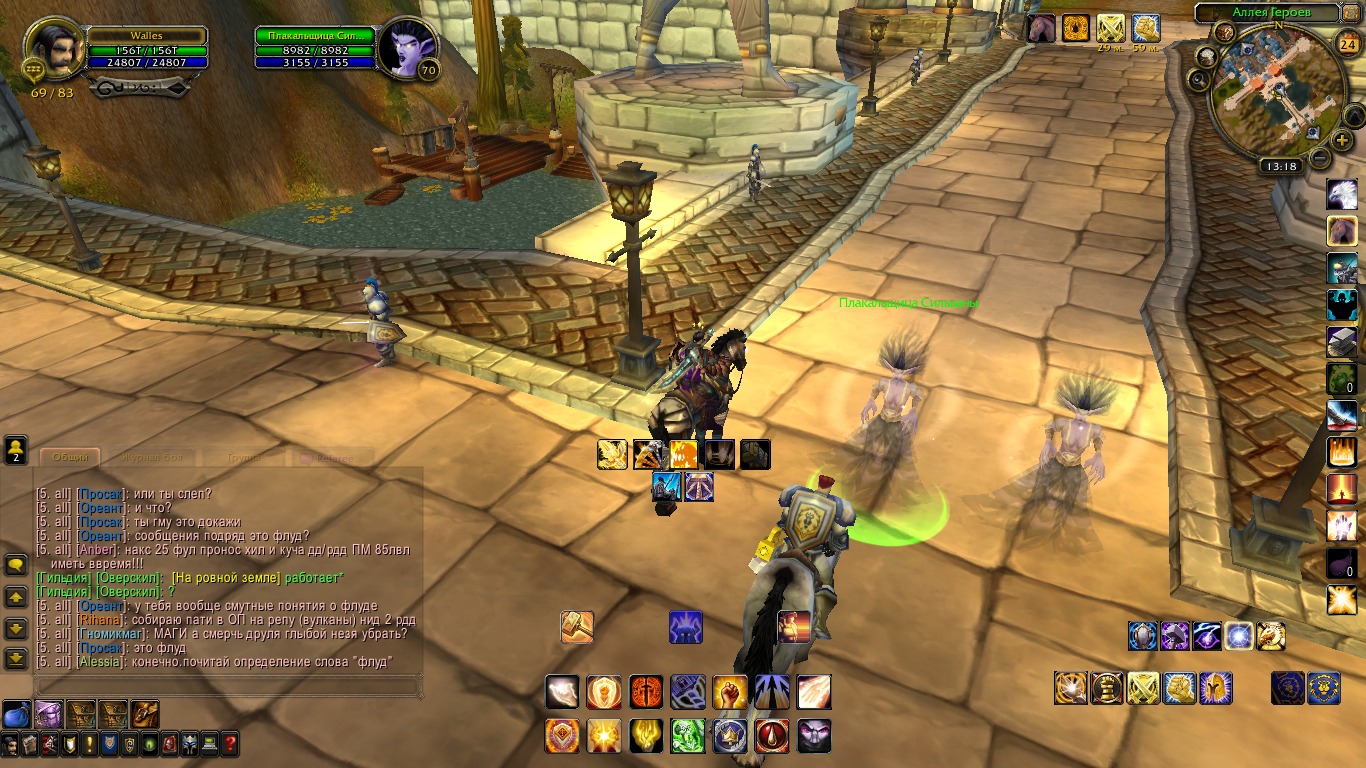Screen dimensions: 1366x768
Task: Activate the blue crown seal ability
Action: (729, 736)
